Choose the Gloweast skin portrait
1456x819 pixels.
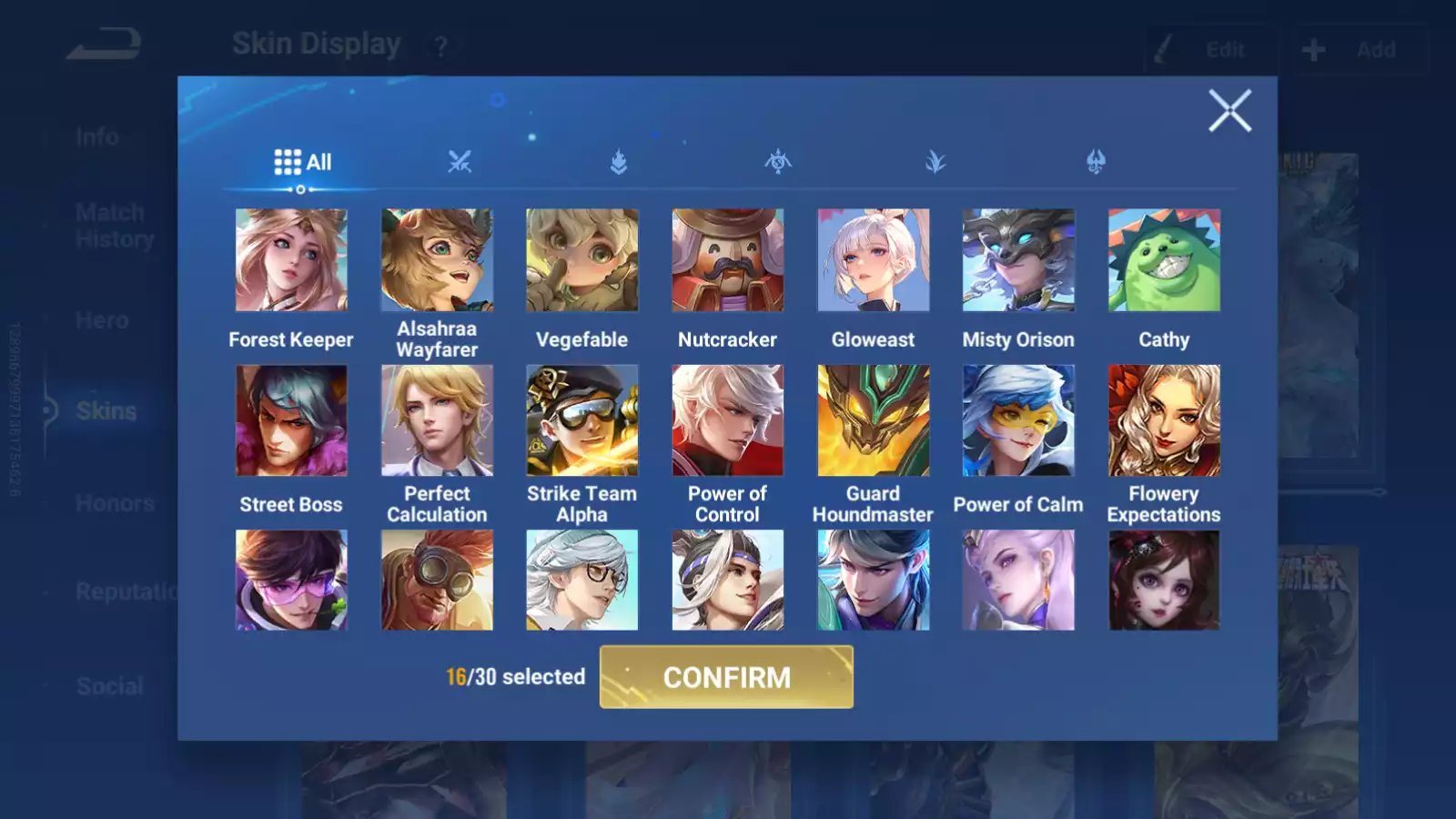pos(873,260)
